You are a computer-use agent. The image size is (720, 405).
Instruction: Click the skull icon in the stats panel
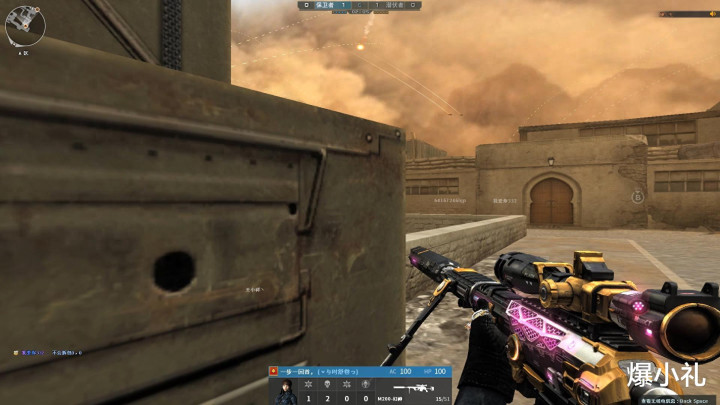(328, 384)
